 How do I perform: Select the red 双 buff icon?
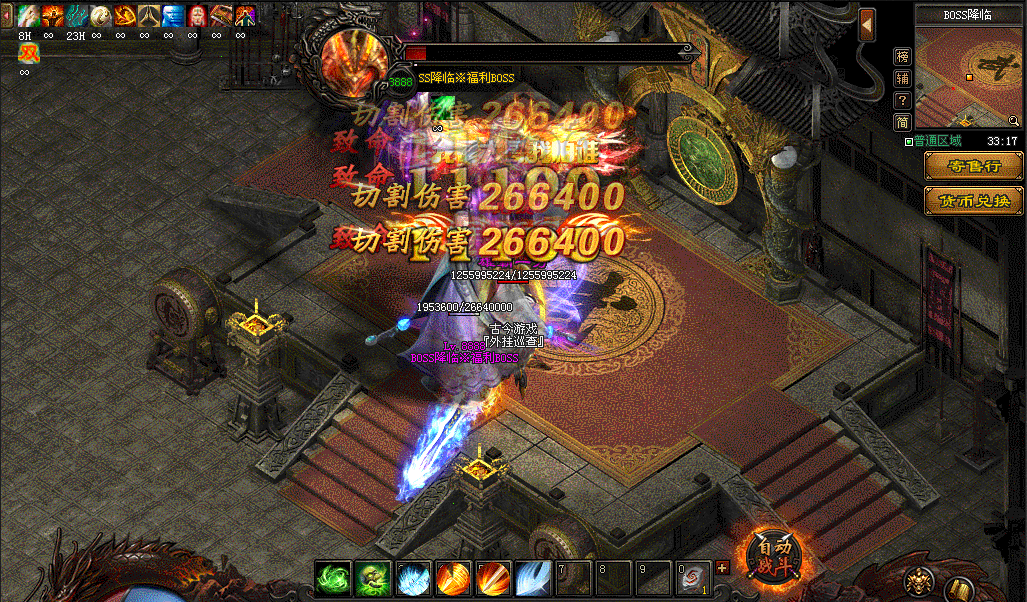tap(27, 54)
